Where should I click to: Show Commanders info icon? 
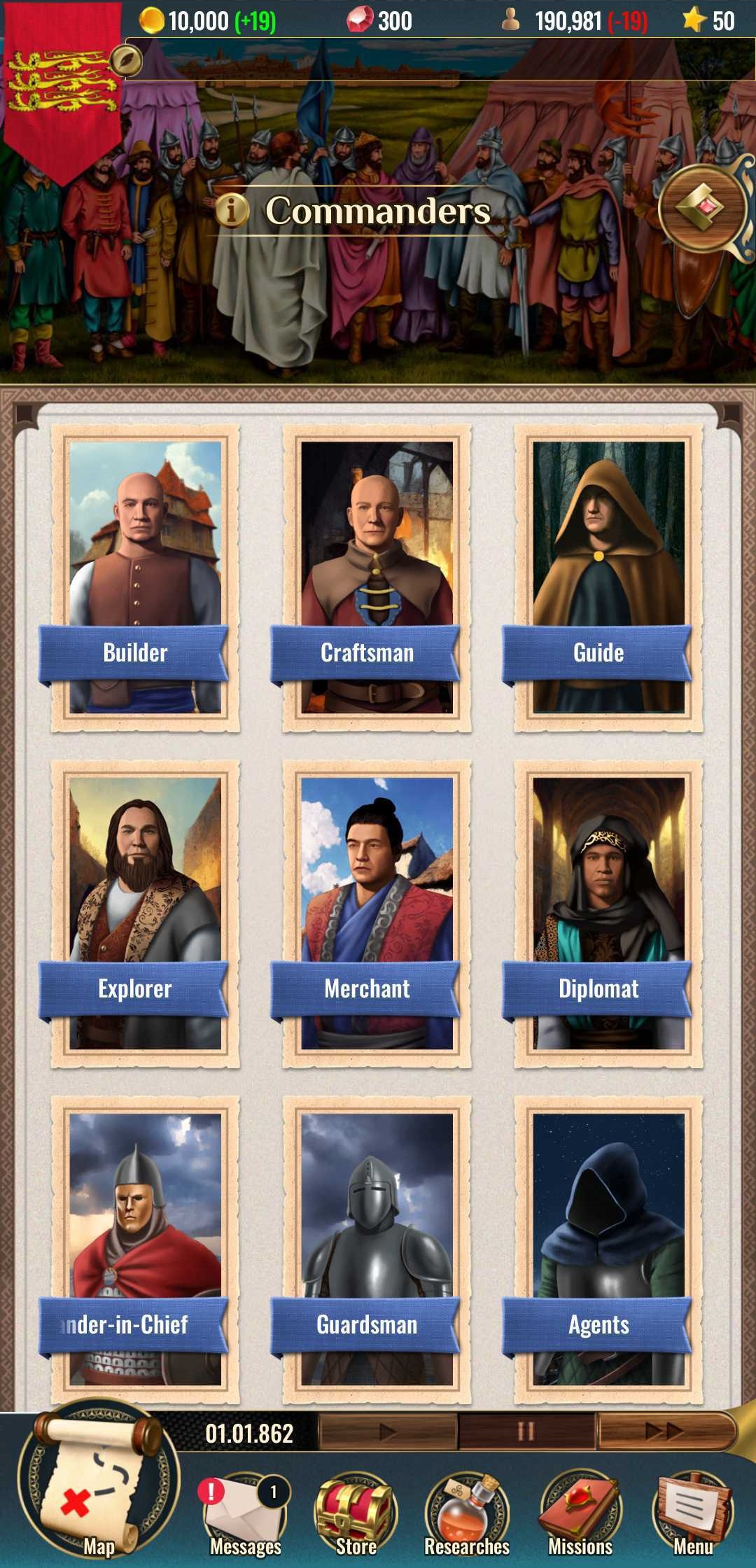(x=232, y=210)
